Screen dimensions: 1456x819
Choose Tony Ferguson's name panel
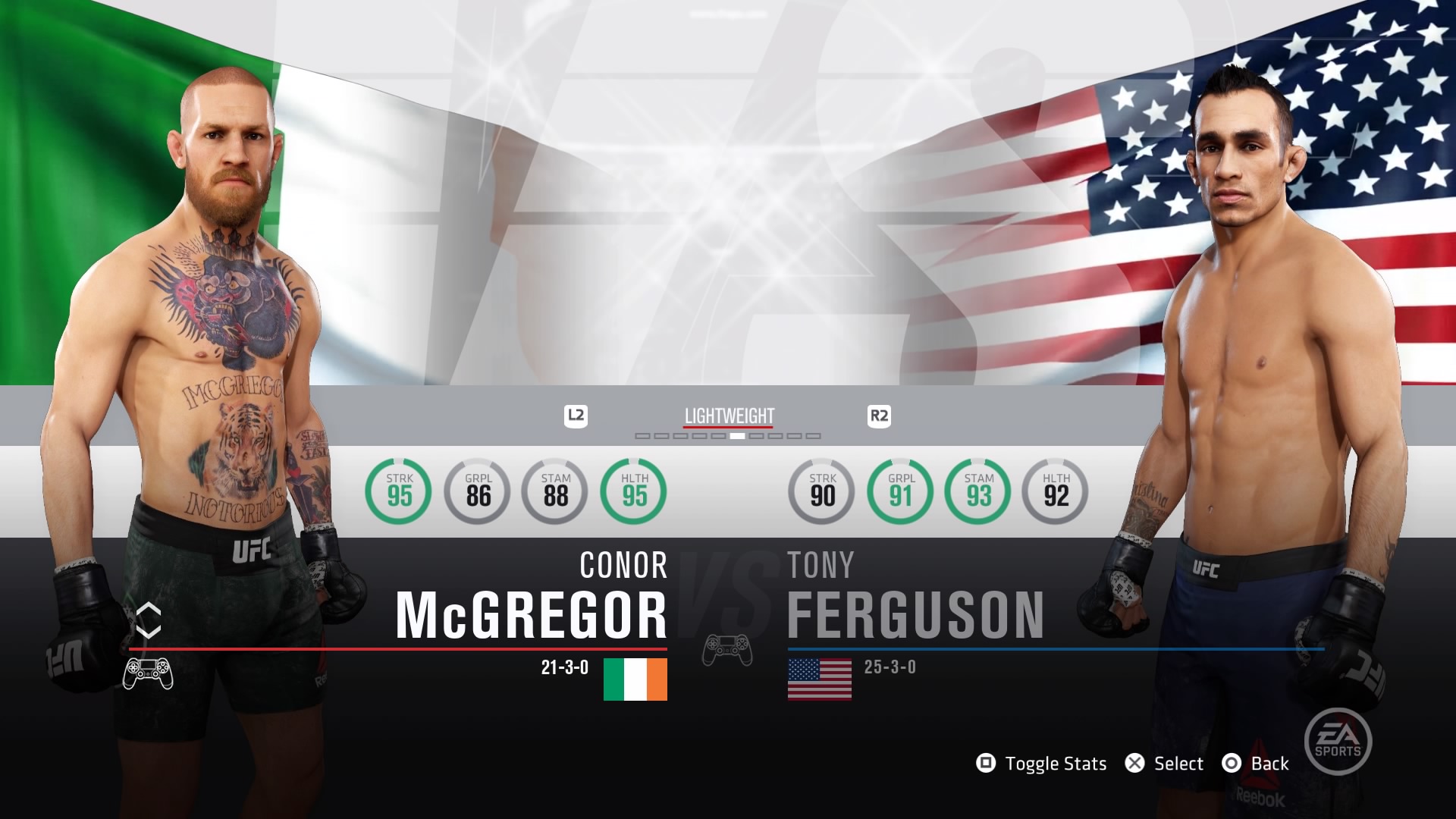click(x=915, y=599)
